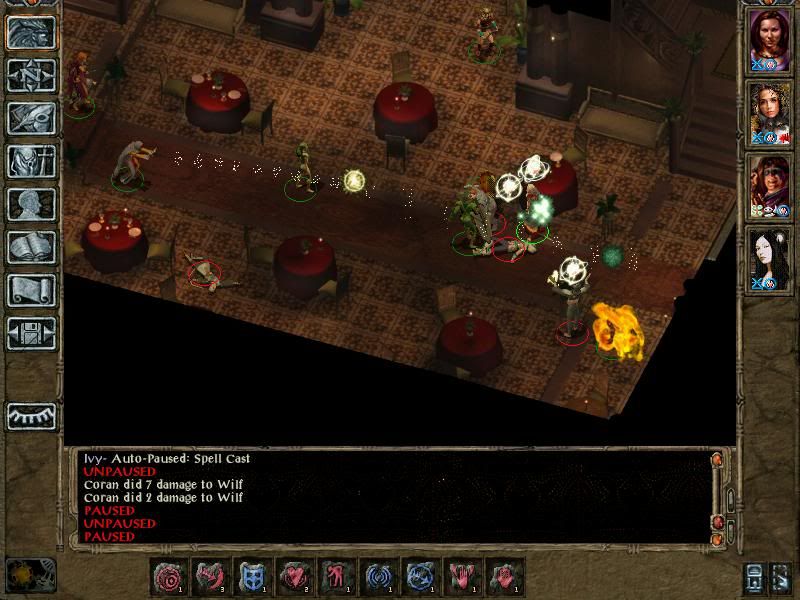Select the blue shield spell icon
This screenshot has height=600, width=800.
point(251,577)
